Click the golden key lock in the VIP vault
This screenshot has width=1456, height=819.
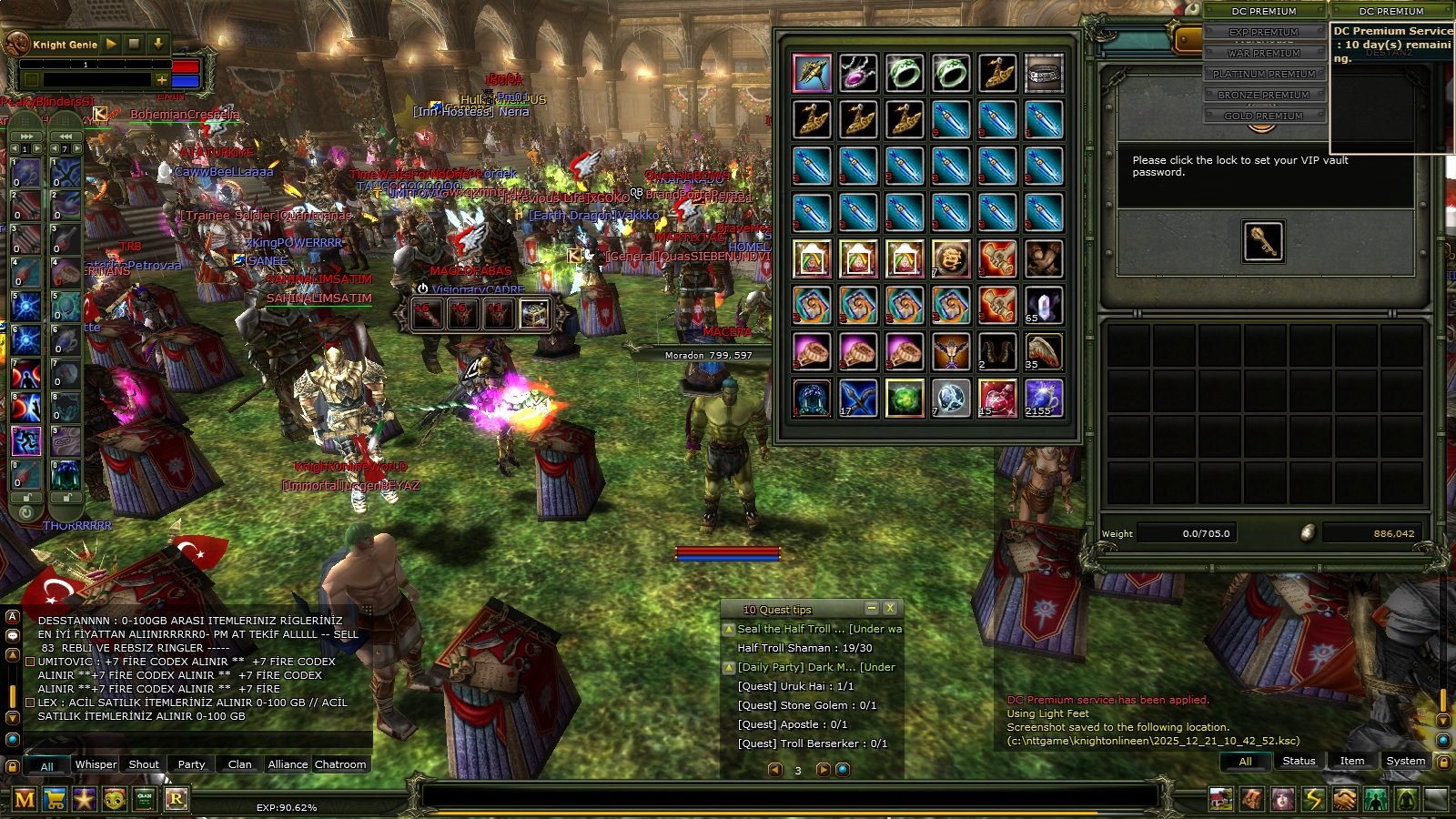coord(1262,241)
